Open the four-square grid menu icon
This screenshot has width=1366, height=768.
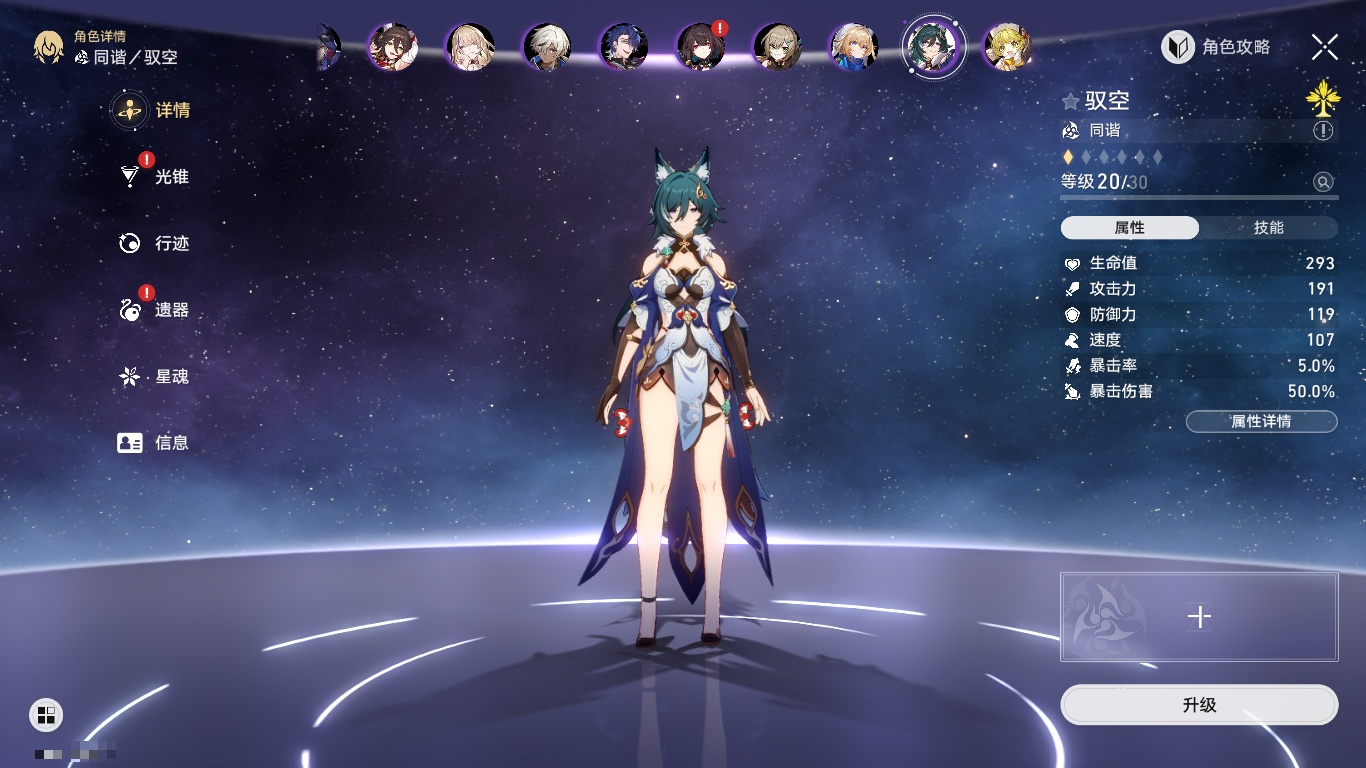click(x=46, y=714)
